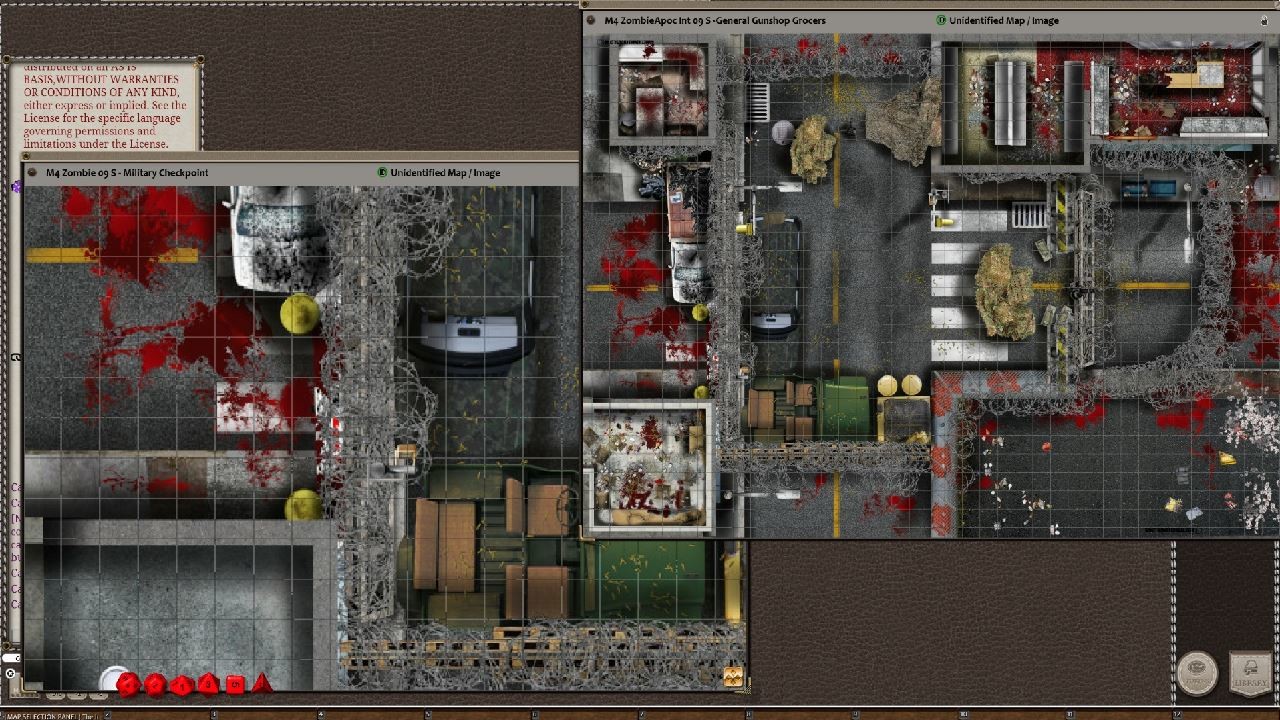The width and height of the screenshot is (1280, 720).
Task: Open the Library
Action: point(1250,674)
